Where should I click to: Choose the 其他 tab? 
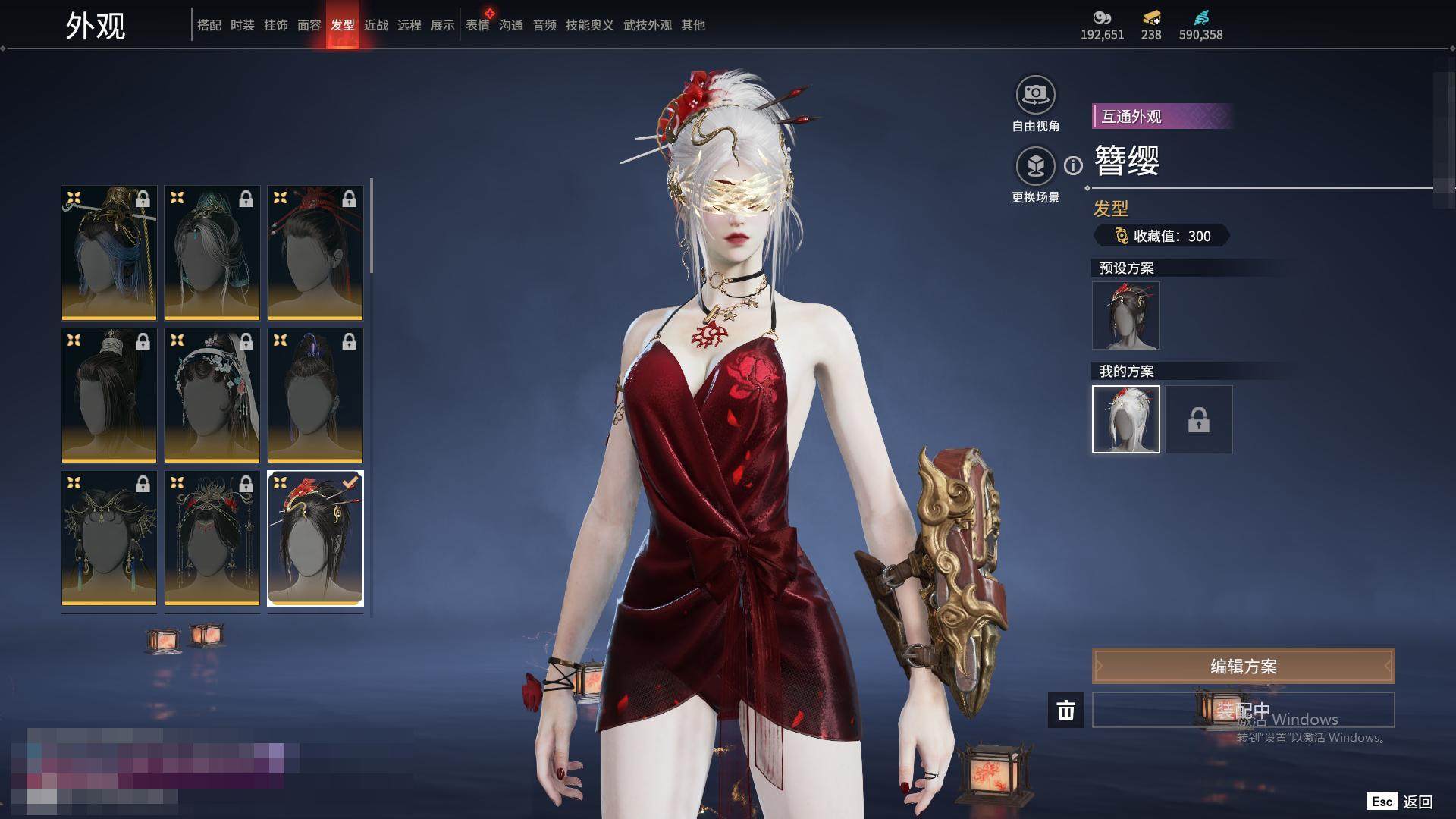(693, 25)
